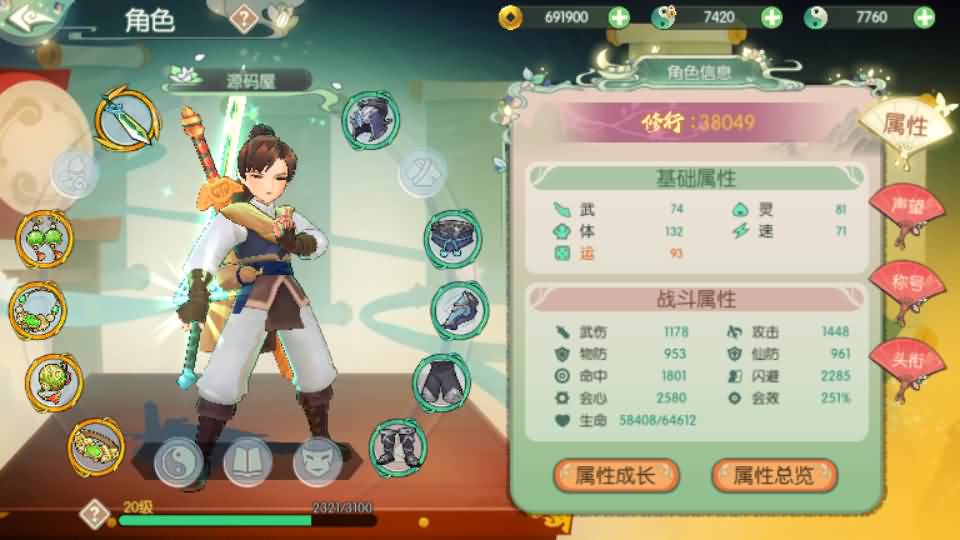Open the question mark help beside 角色
The image size is (960, 540).
tap(244, 17)
